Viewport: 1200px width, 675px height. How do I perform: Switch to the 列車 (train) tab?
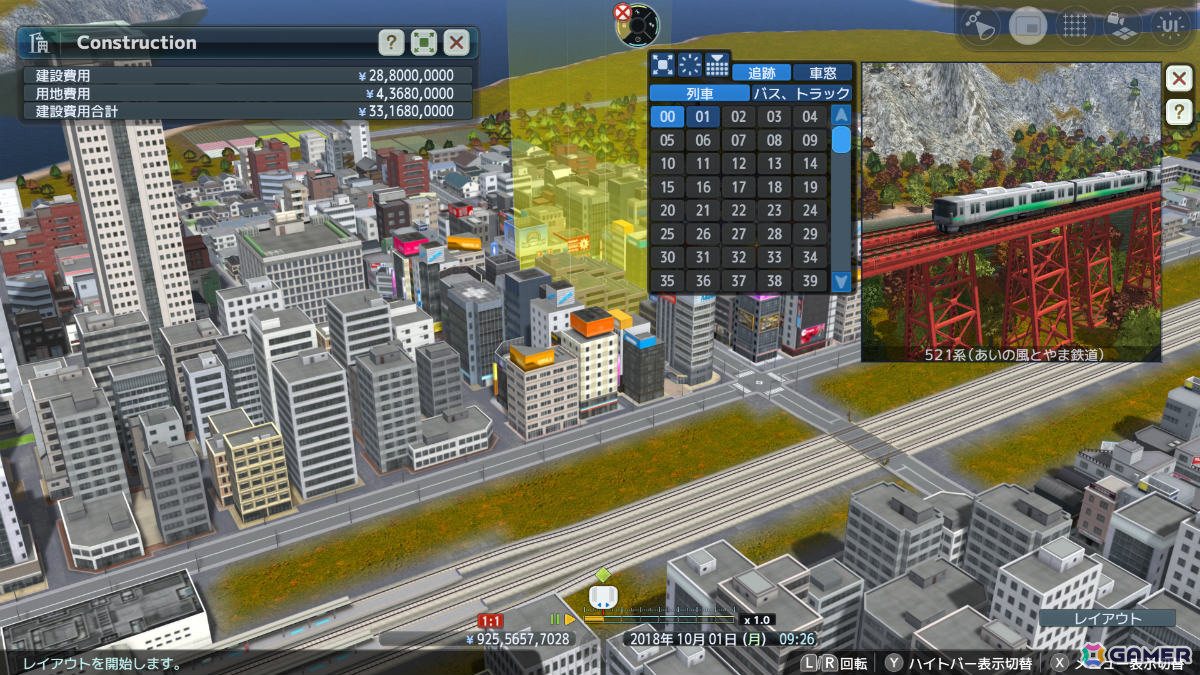[x=699, y=93]
